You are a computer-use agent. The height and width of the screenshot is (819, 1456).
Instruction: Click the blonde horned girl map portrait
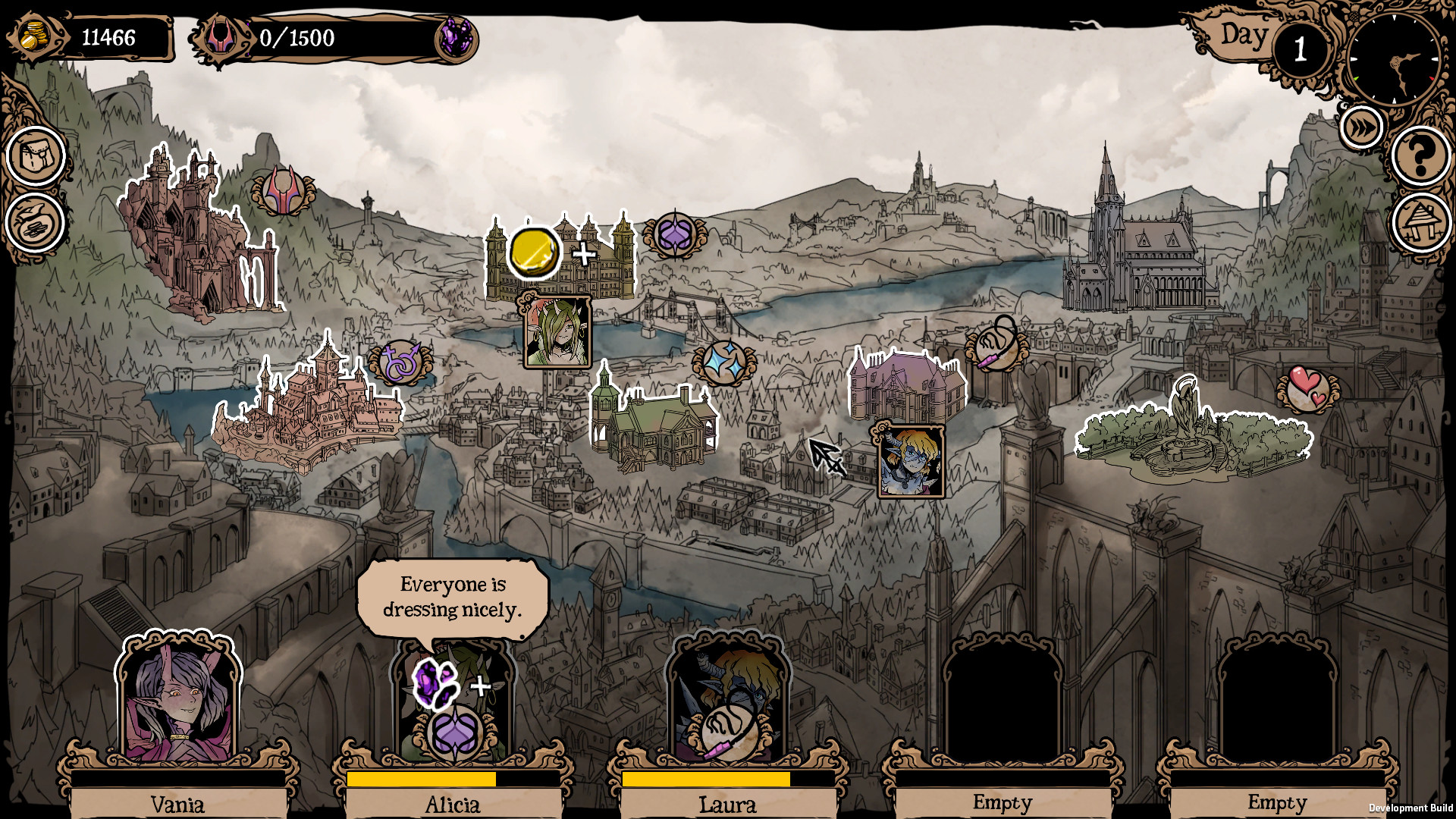click(x=911, y=461)
